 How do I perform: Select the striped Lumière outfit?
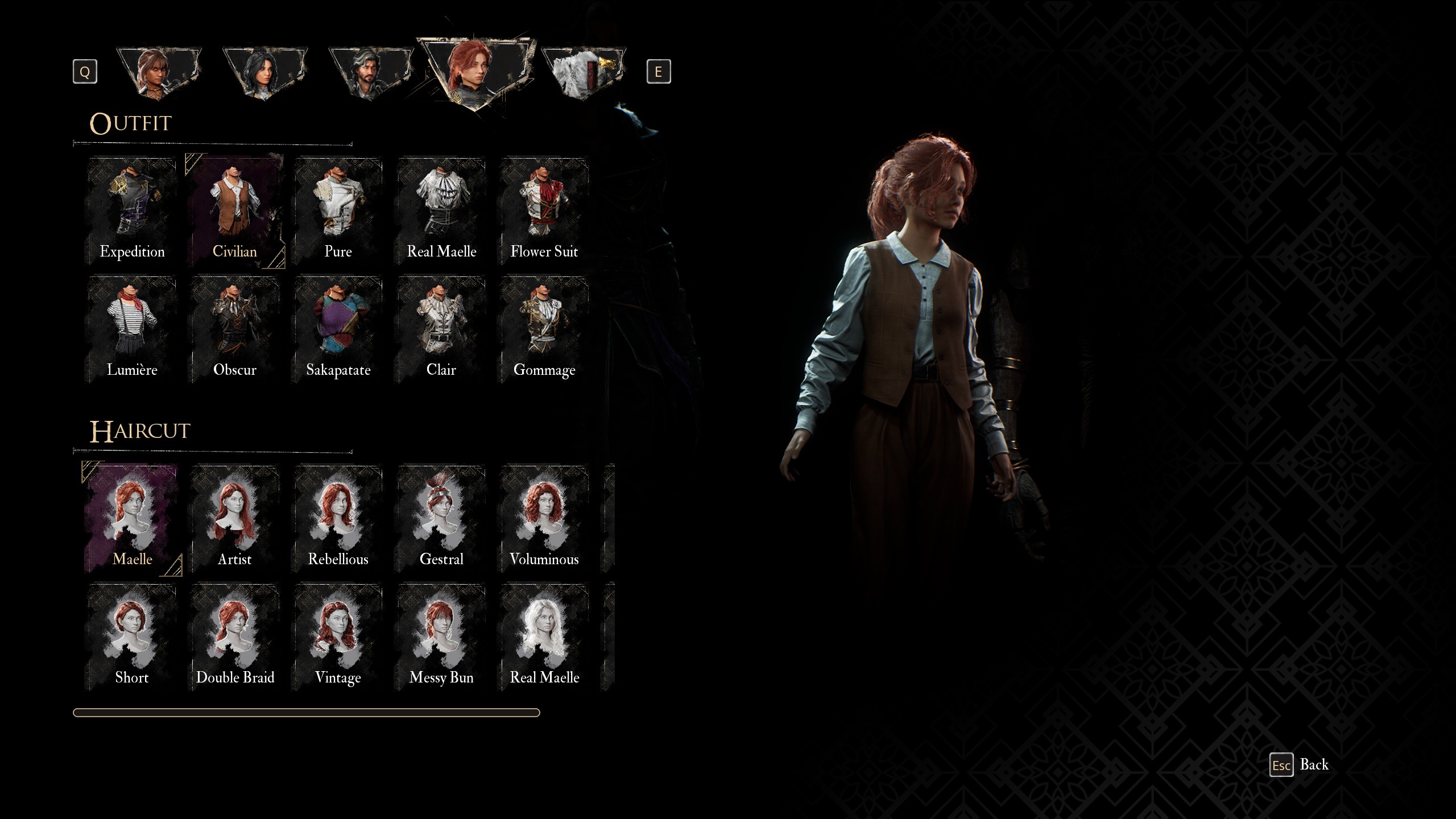132,329
